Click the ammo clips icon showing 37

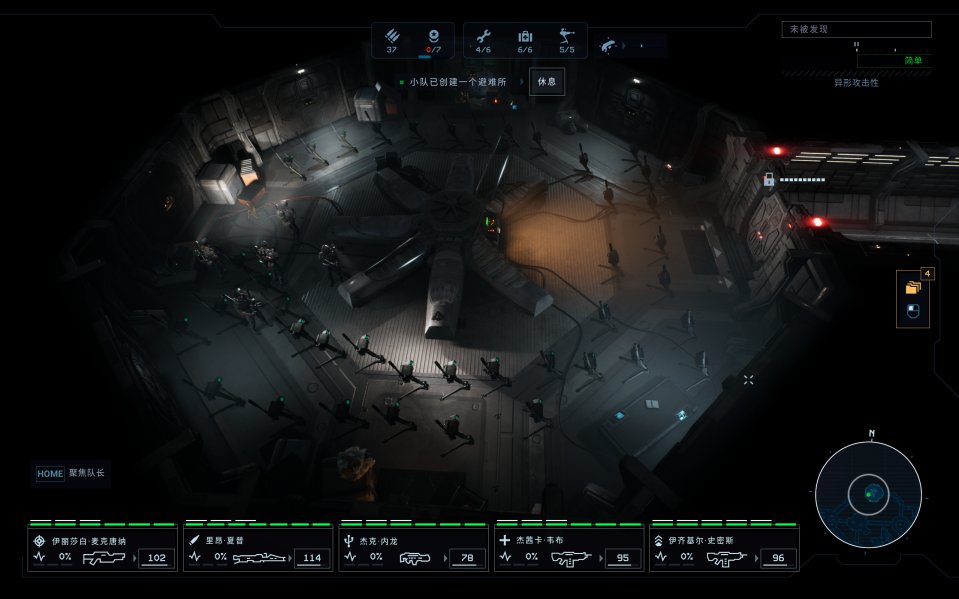pos(392,35)
